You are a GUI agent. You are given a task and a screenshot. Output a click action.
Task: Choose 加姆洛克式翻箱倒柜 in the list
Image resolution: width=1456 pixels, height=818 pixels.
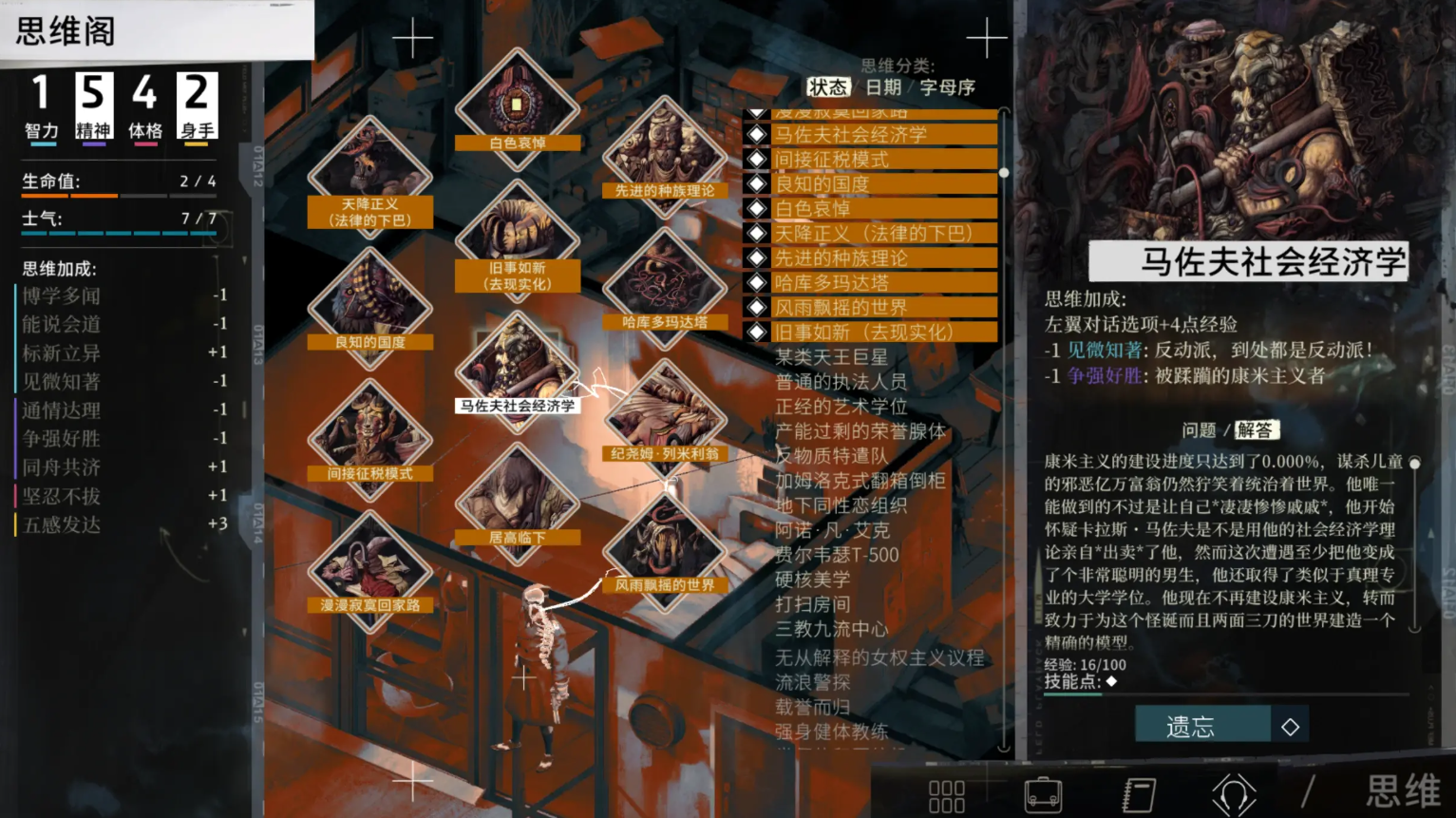pos(860,481)
